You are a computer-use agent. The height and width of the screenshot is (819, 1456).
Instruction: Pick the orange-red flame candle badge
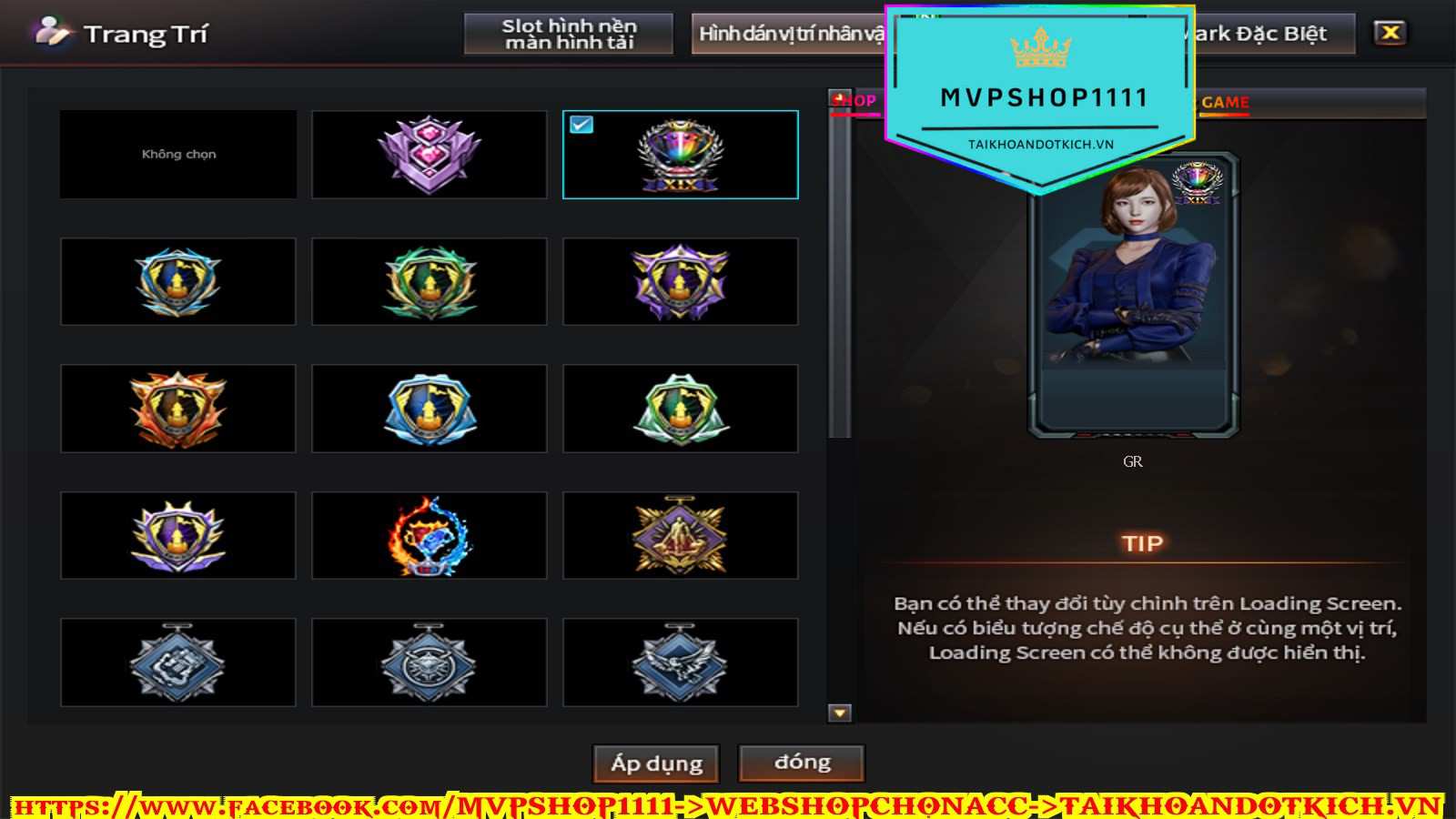[178, 409]
